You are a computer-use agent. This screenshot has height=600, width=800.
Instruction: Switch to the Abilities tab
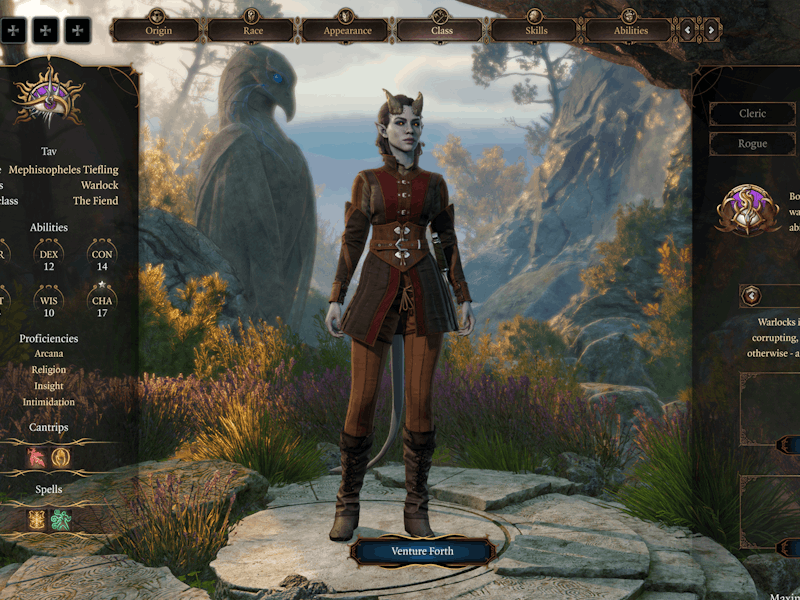click(x=629, y=29)
